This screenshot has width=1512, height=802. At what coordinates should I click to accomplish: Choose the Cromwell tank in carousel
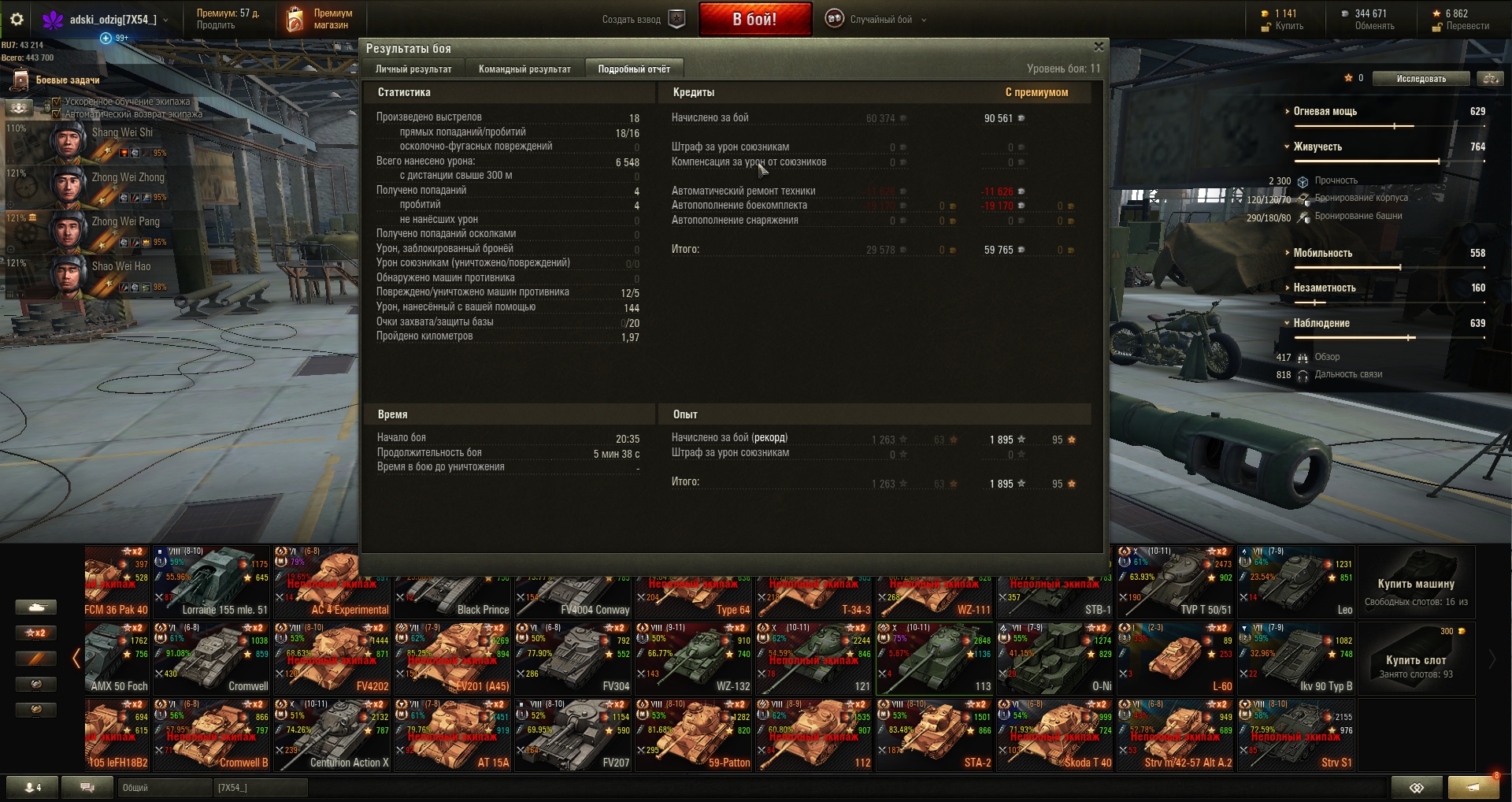tap(211, 659)
